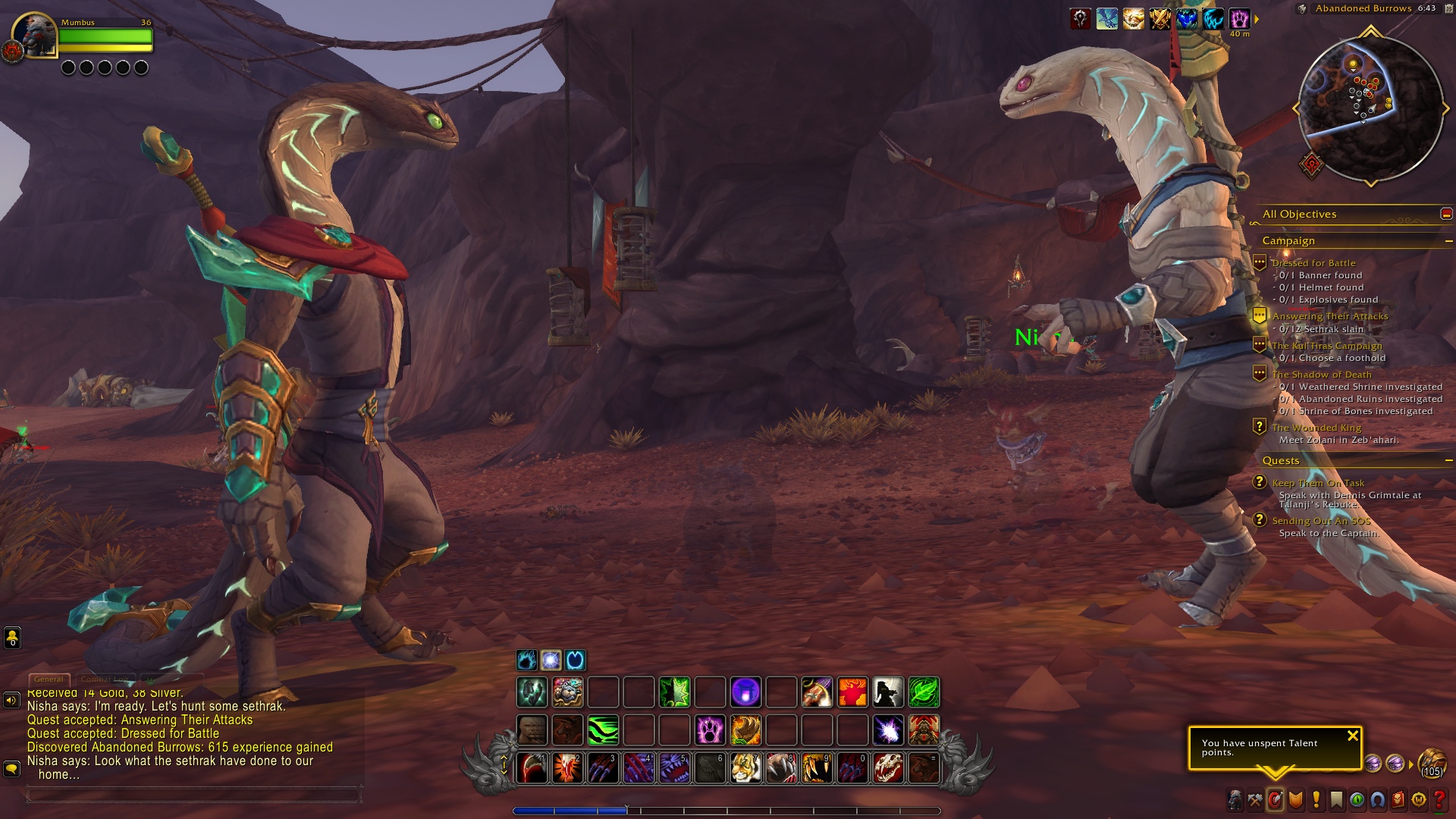Open the talents micro menu button

(x=1276, y=800)
